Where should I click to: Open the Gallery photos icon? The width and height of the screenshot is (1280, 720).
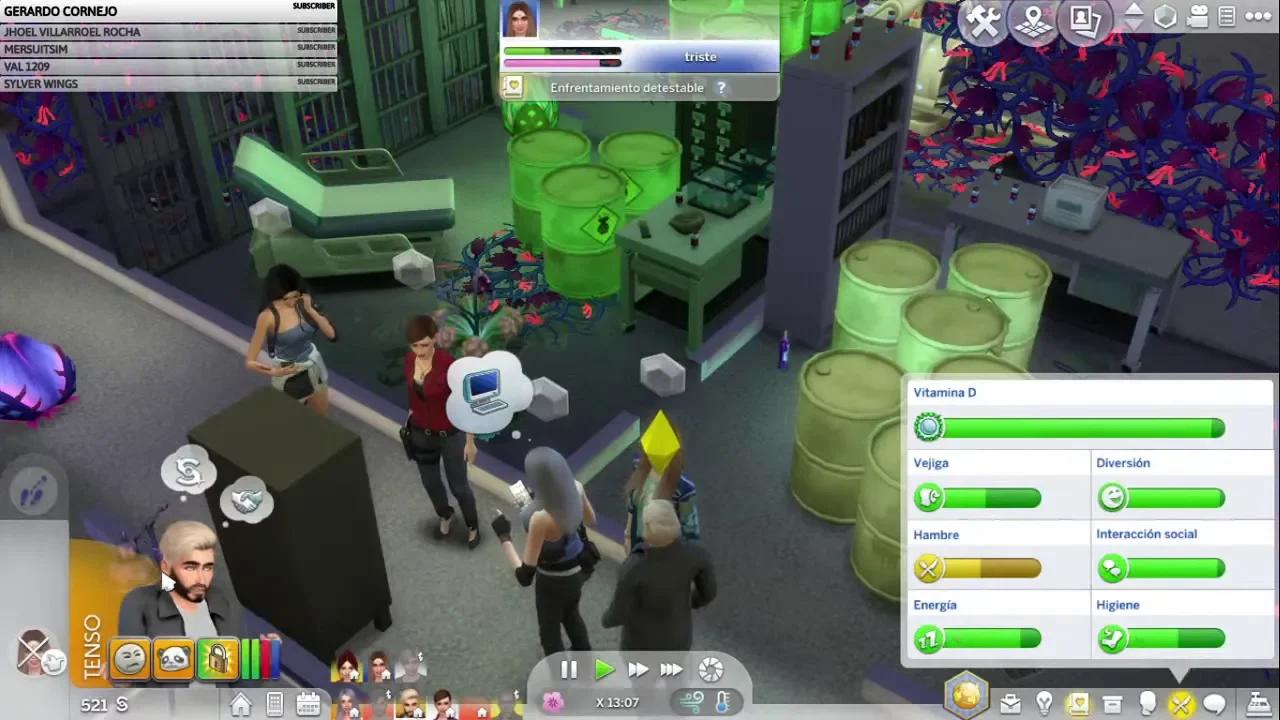point(1086,22)
